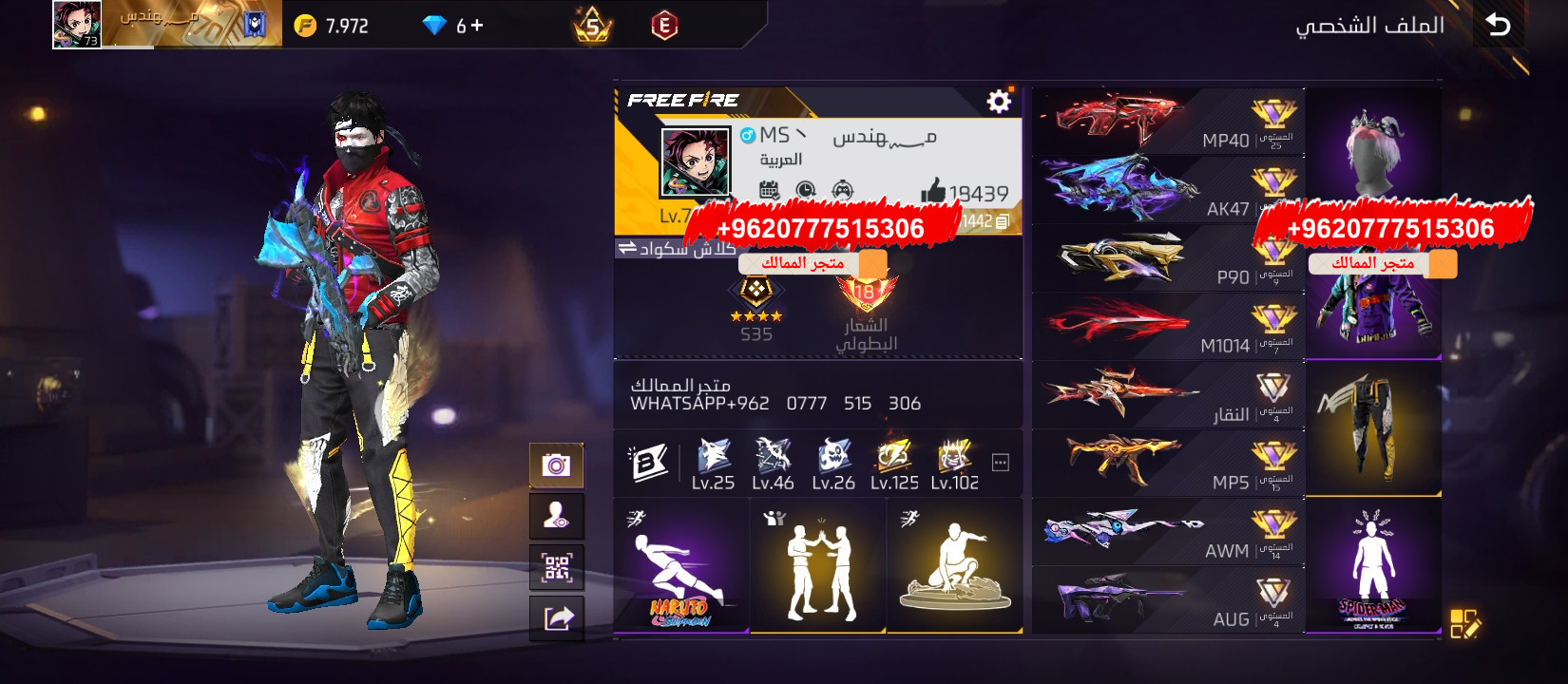Capture profile with the camera icon
Screen dimensions: 1568x684
point(557,465)
